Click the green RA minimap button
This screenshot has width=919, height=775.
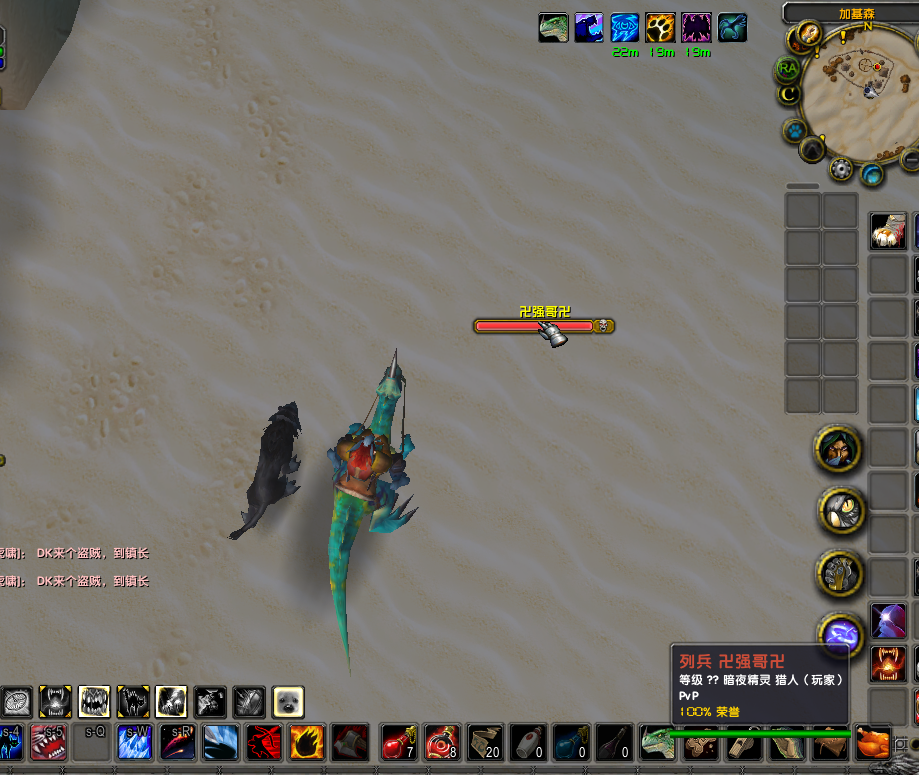(x=788, y=68)
